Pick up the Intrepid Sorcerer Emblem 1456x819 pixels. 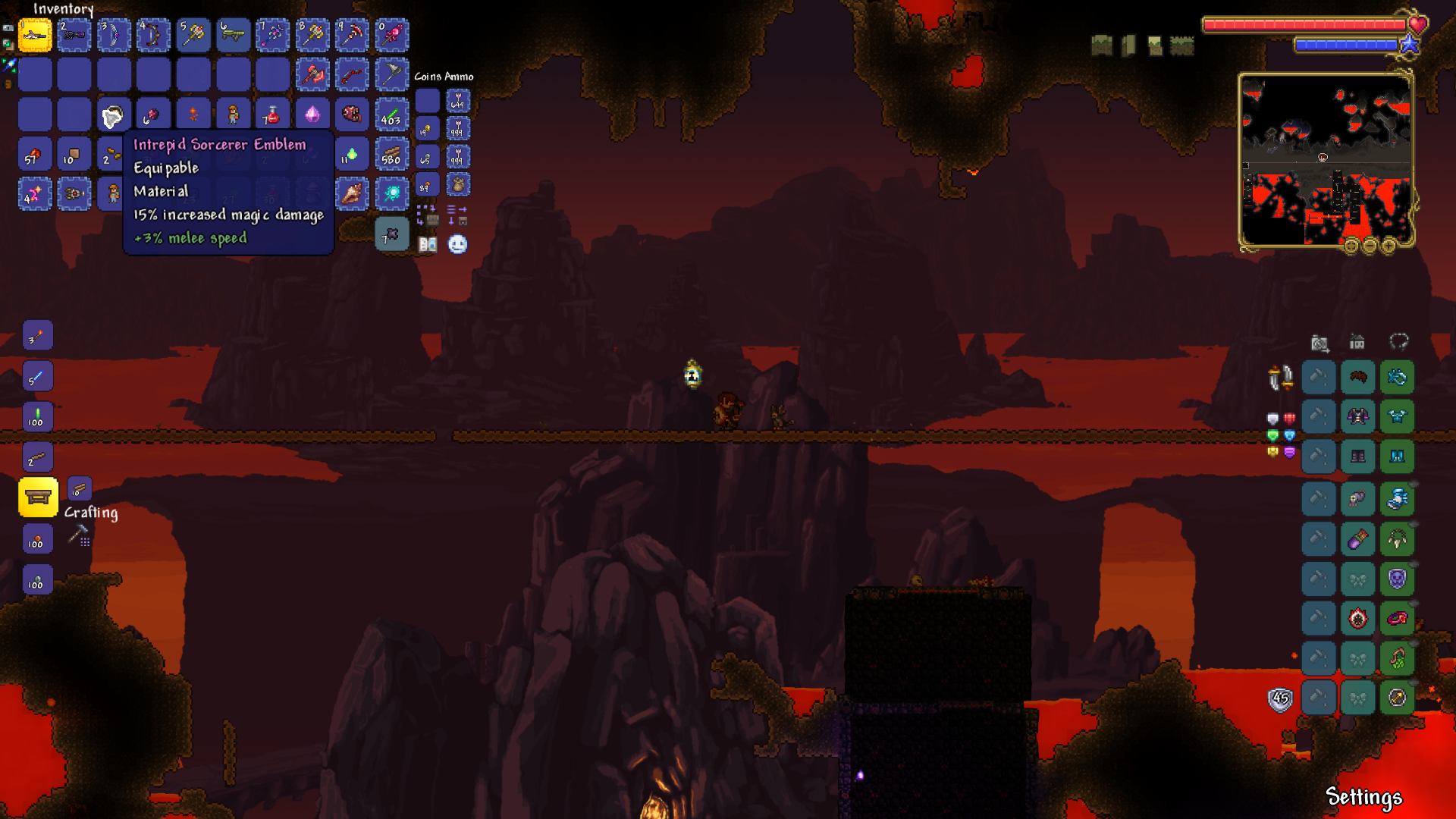coord(114,115)
